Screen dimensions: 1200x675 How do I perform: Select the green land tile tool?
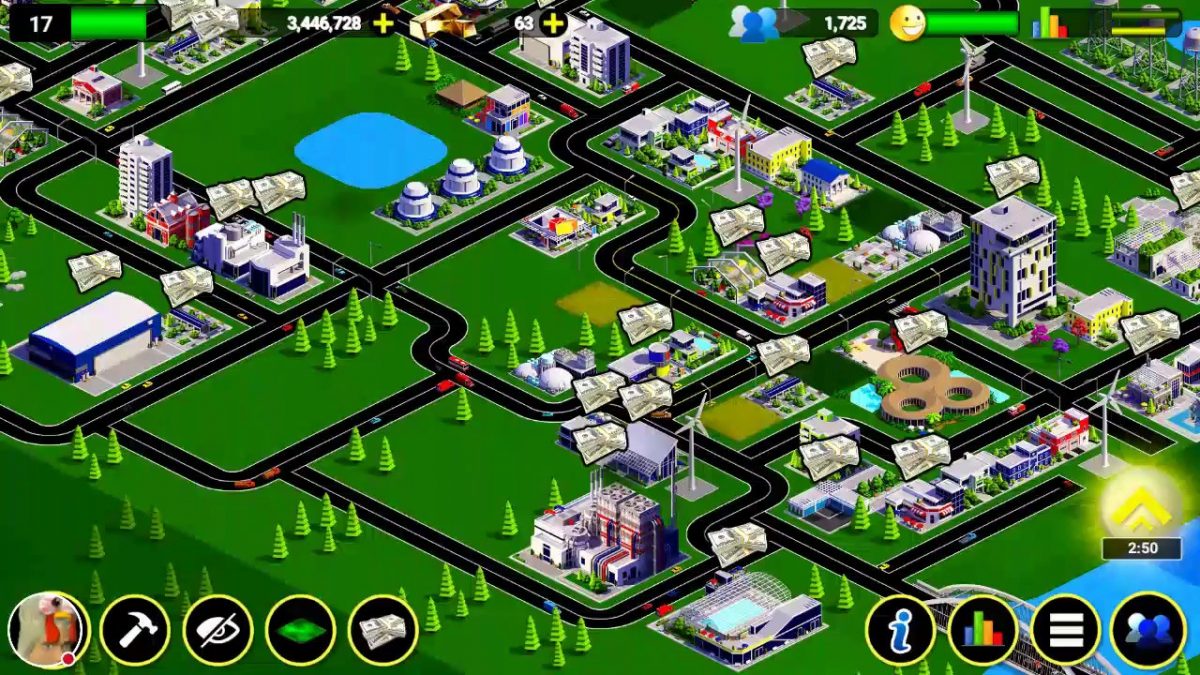[301, 631]
